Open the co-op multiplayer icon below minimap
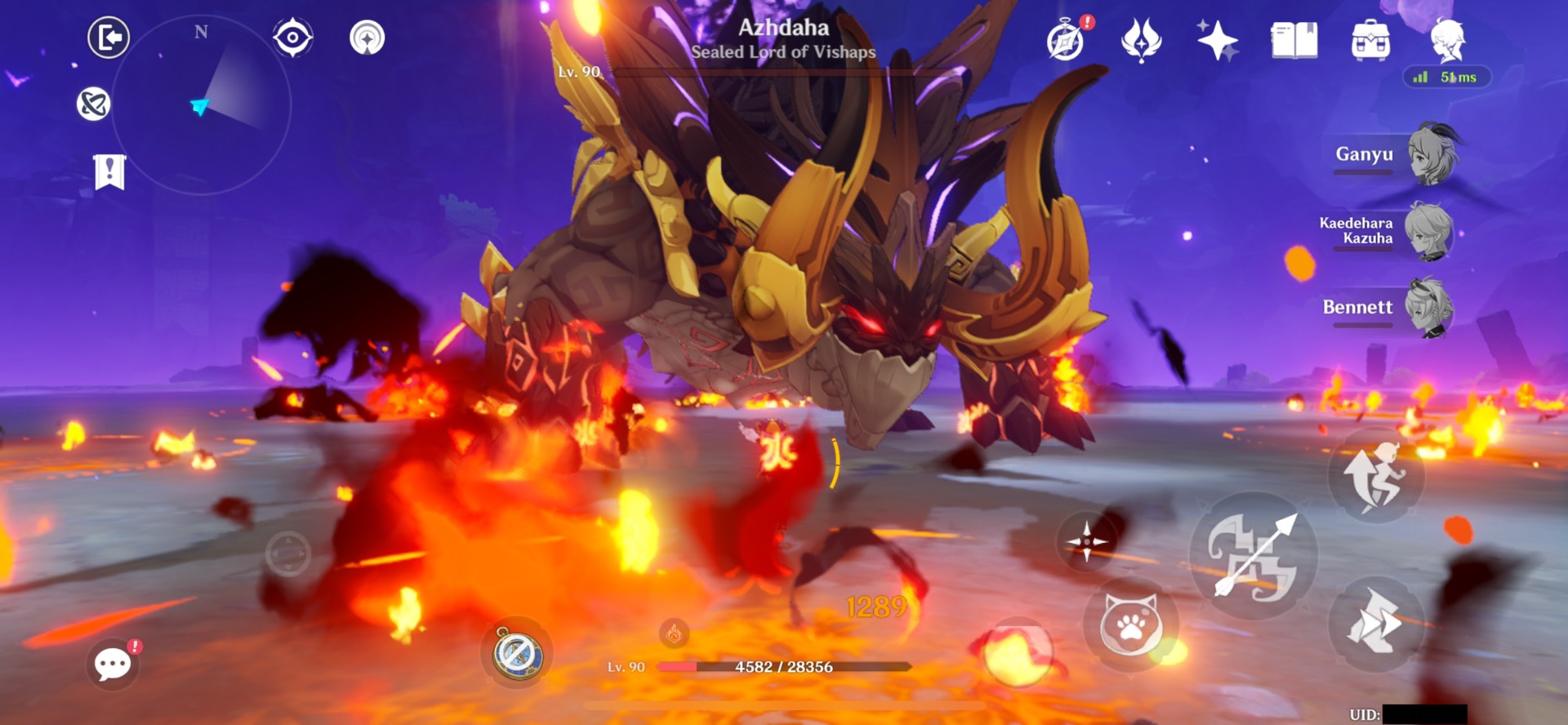Viewport: 1568px width, 725px height. coord(96,101)
